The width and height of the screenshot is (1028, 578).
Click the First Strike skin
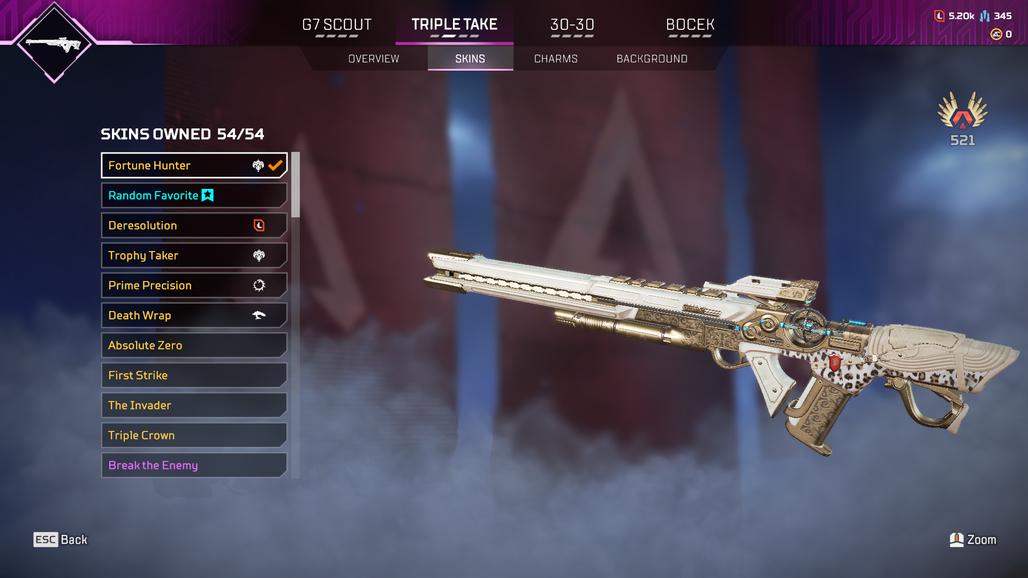(194, 375)
